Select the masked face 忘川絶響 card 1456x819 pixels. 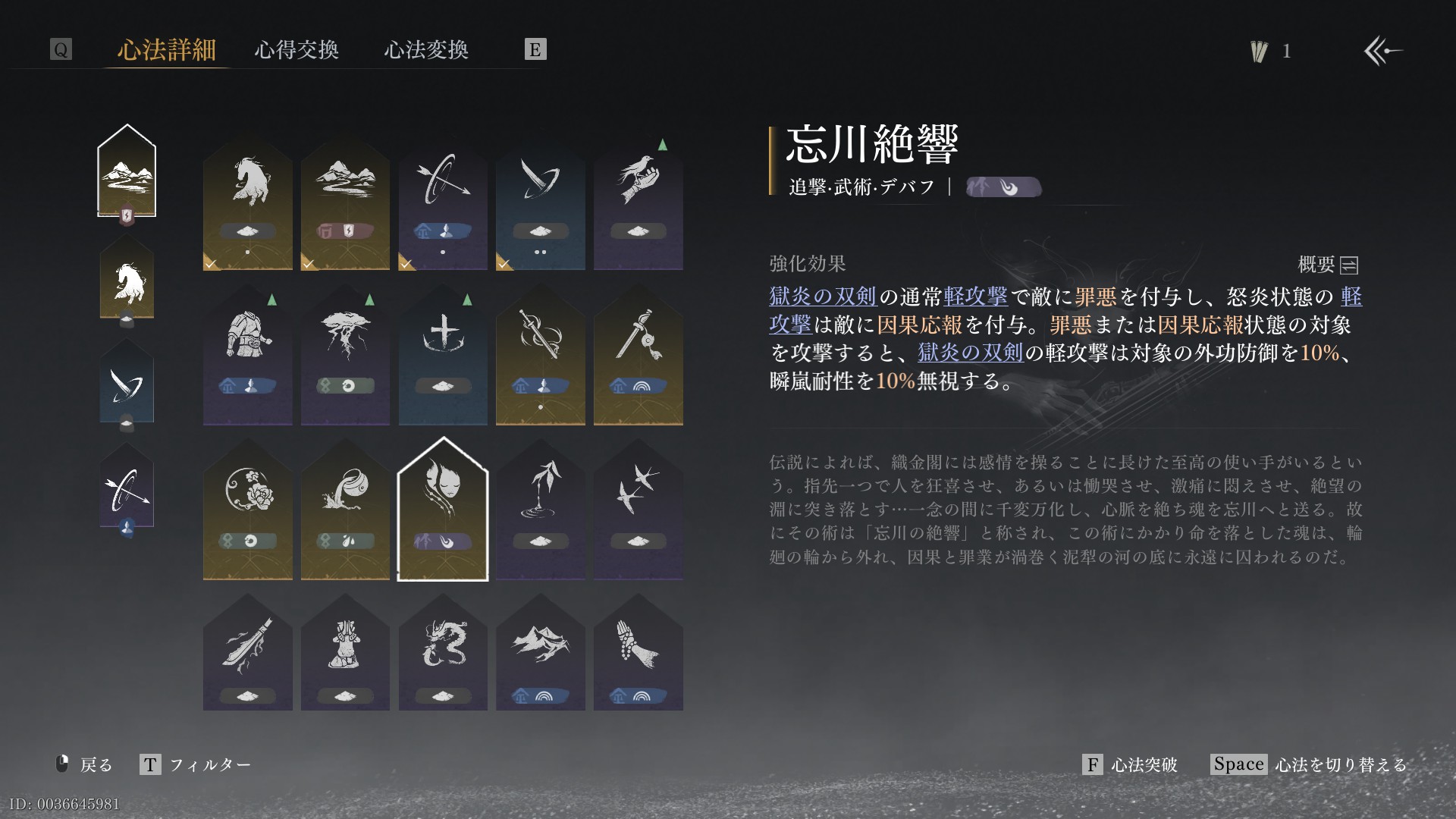tap(443, 510)
